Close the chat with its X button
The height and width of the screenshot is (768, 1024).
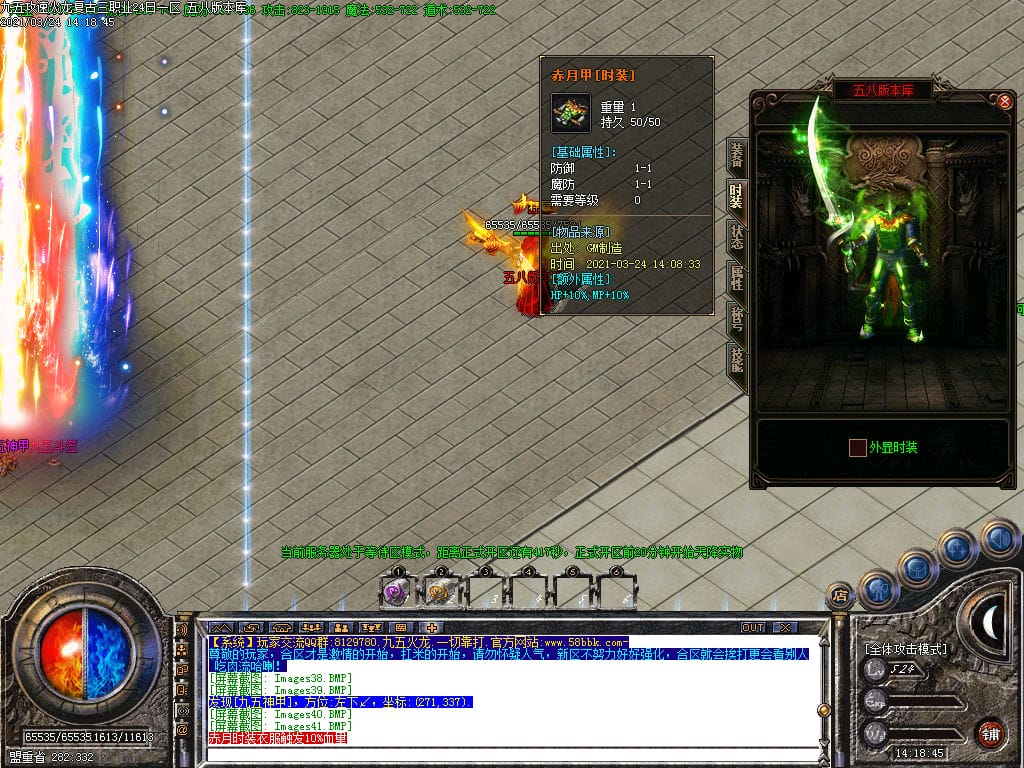786,627
